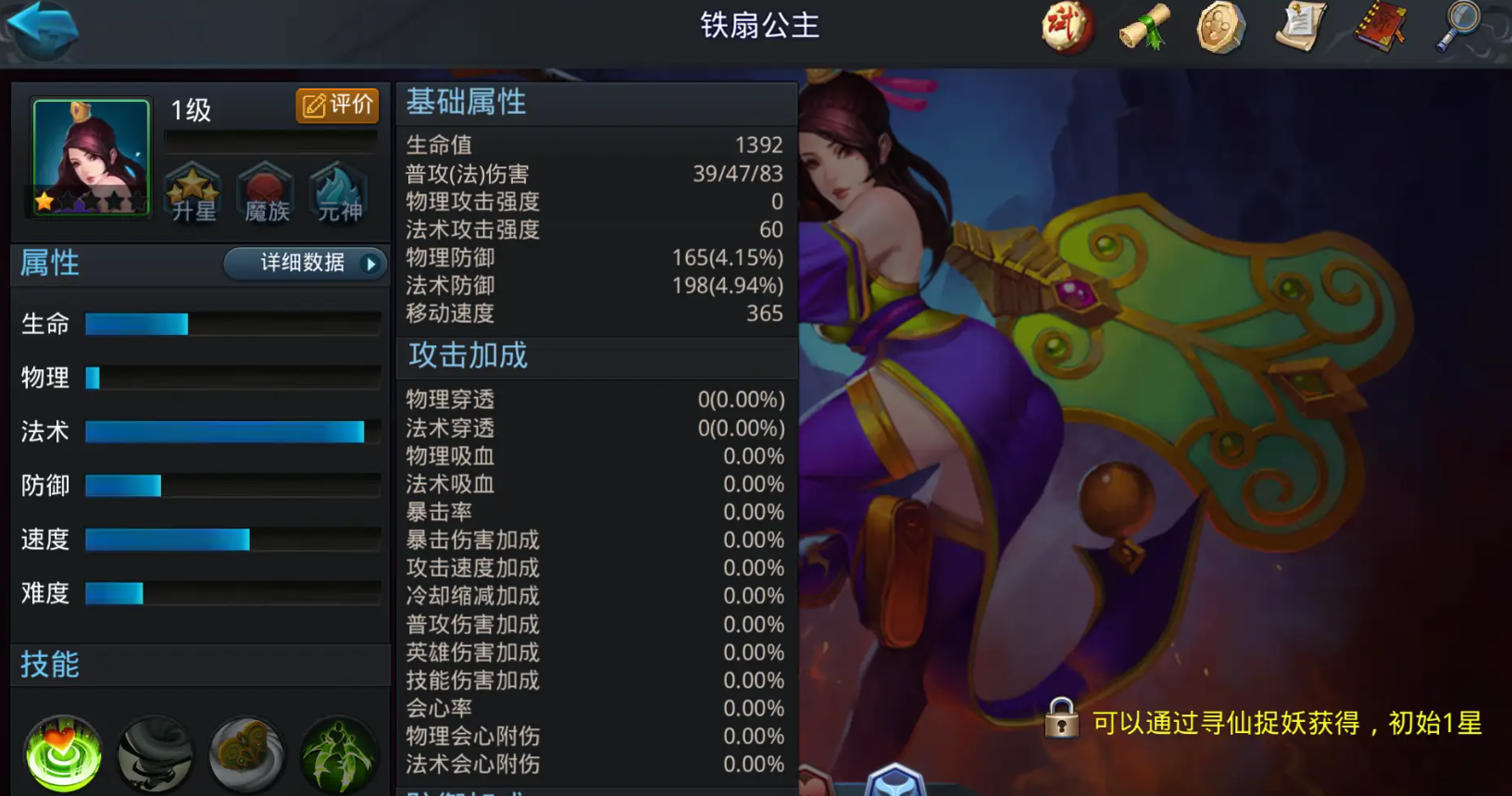Click the coin seal icon in top bar

(x=1218, y=28)
